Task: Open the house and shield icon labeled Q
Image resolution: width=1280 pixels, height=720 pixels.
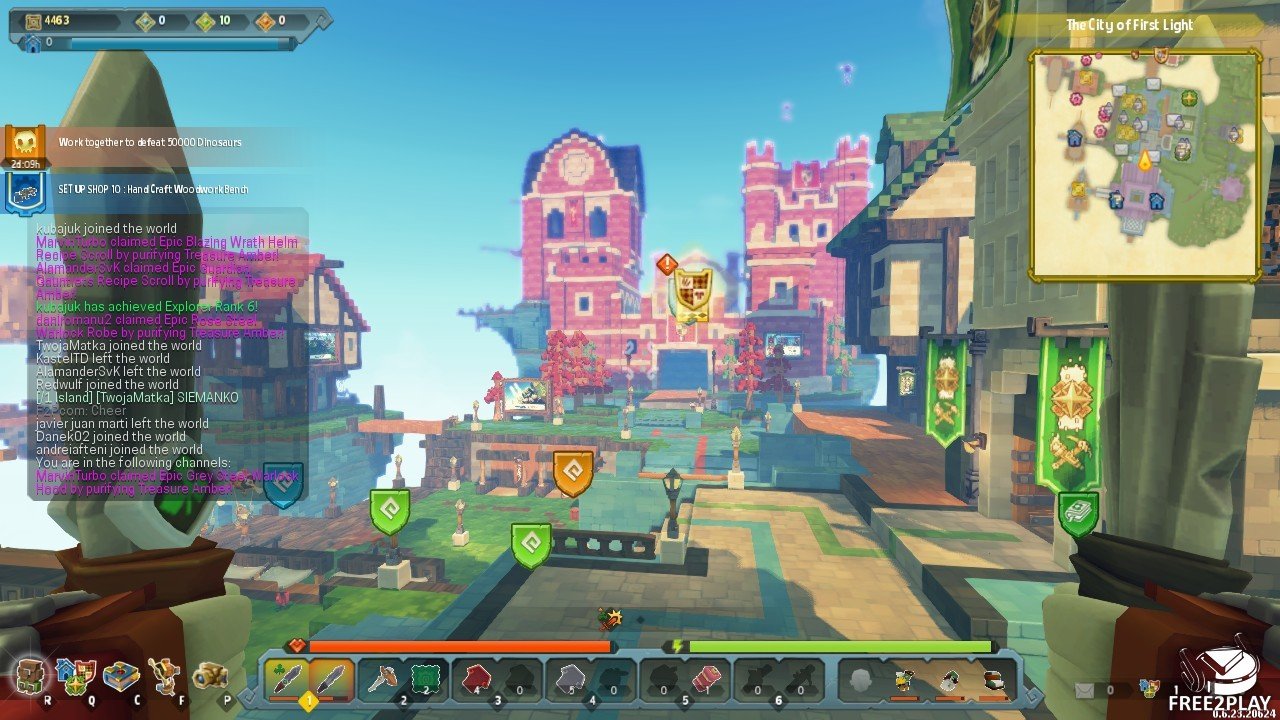Action: click(77, 677)
